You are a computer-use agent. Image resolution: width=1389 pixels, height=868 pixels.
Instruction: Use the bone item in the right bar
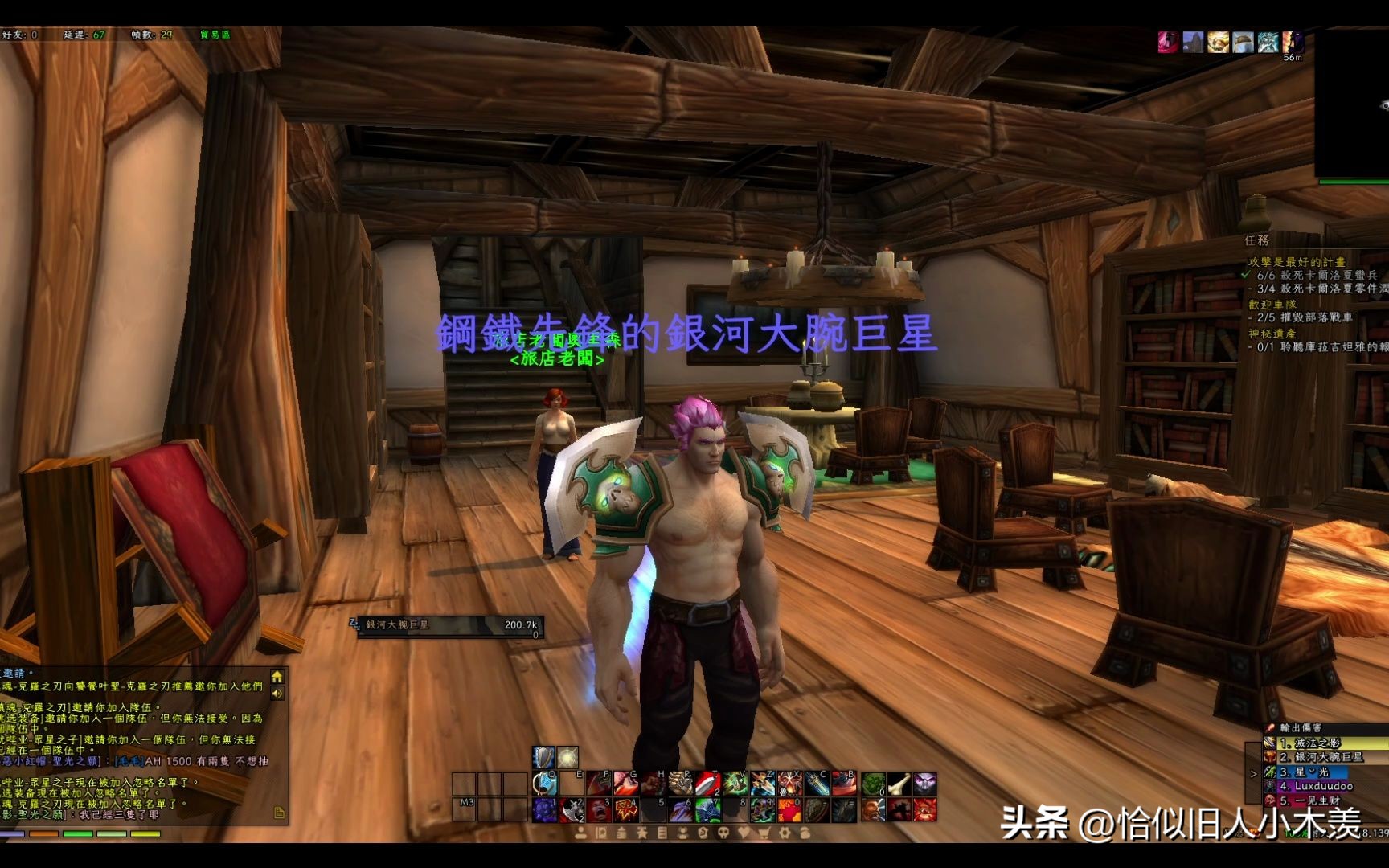[x=899, y=783]
